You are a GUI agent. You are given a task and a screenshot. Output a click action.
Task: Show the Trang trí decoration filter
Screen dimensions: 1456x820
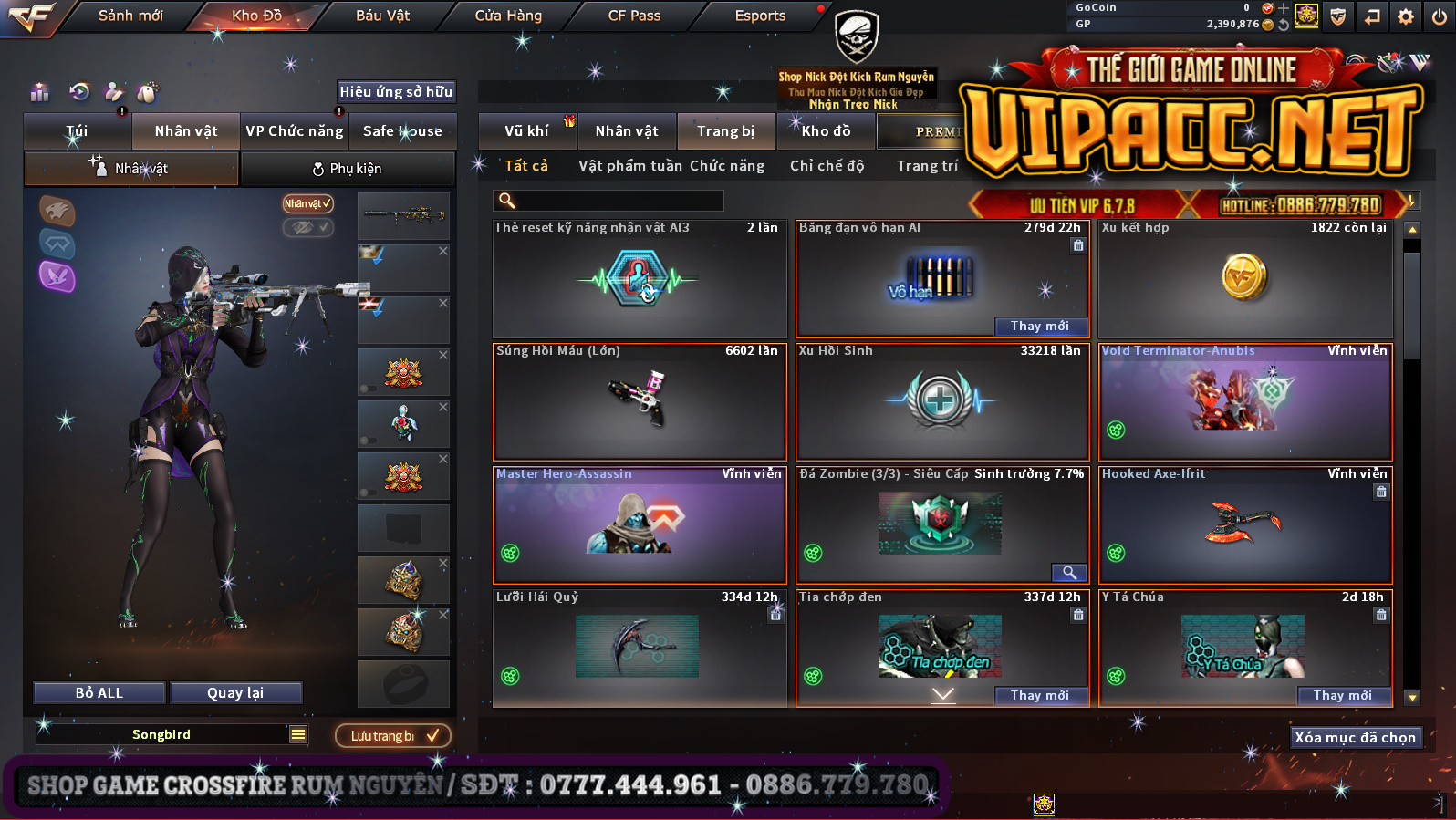[x=927, y=166]
